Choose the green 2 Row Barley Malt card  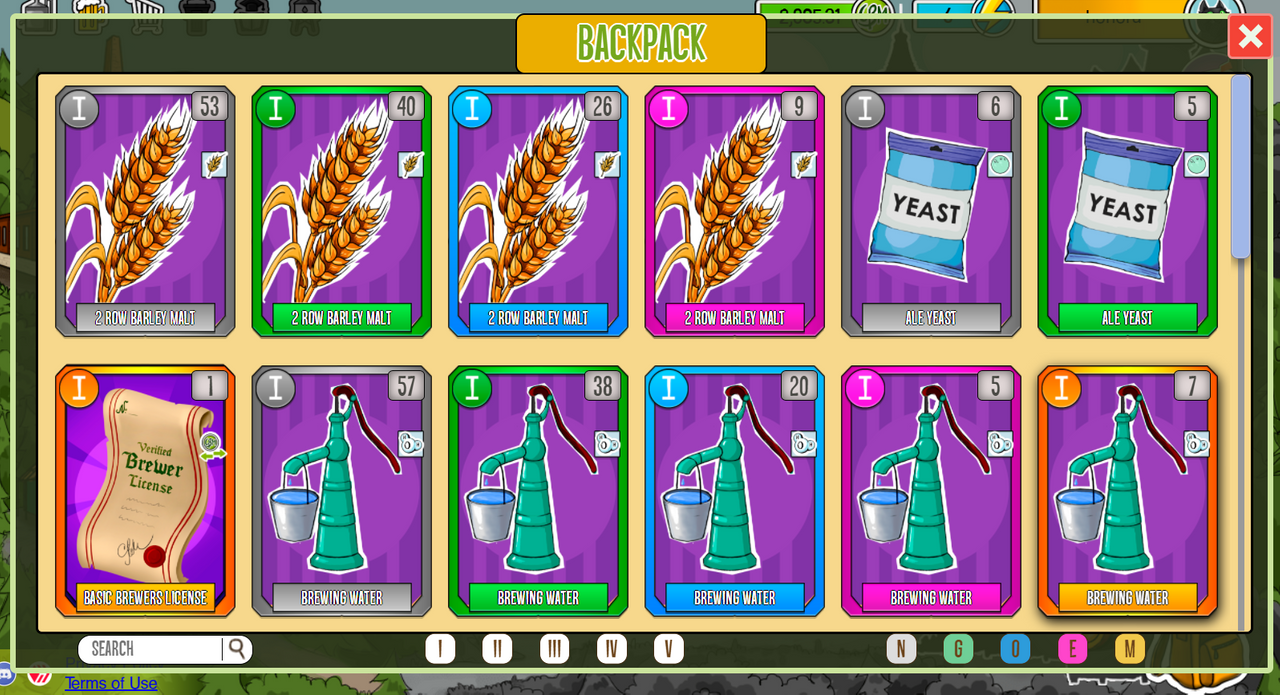[342, 211]
